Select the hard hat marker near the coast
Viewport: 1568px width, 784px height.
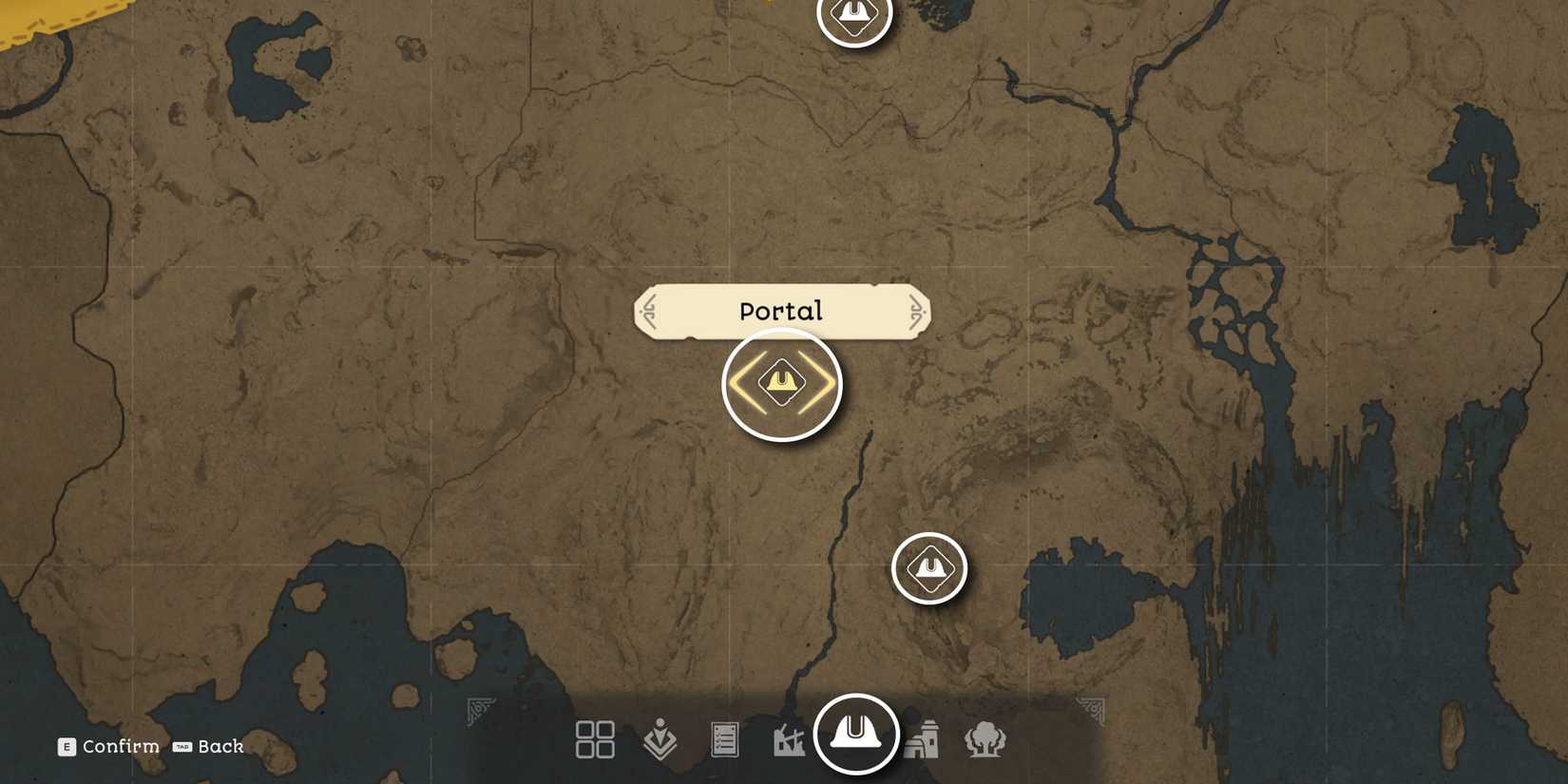pos(929,566)
